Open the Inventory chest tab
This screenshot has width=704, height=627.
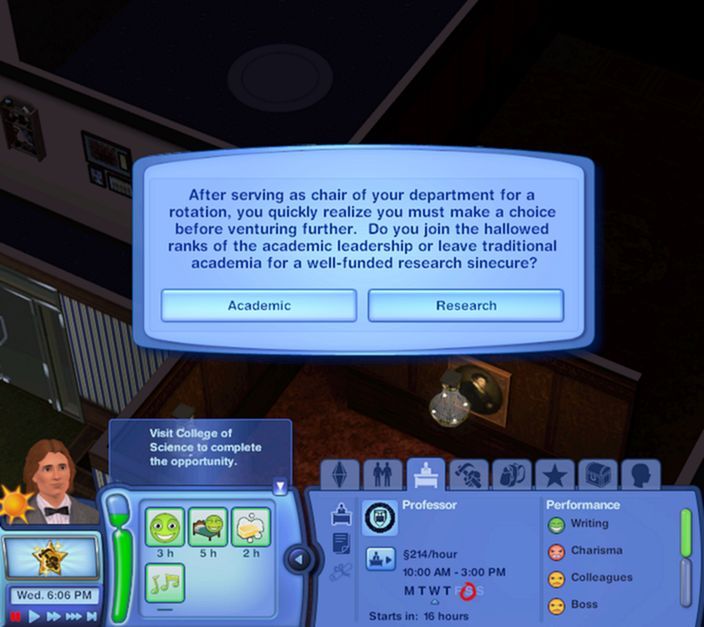click(598, 474)
